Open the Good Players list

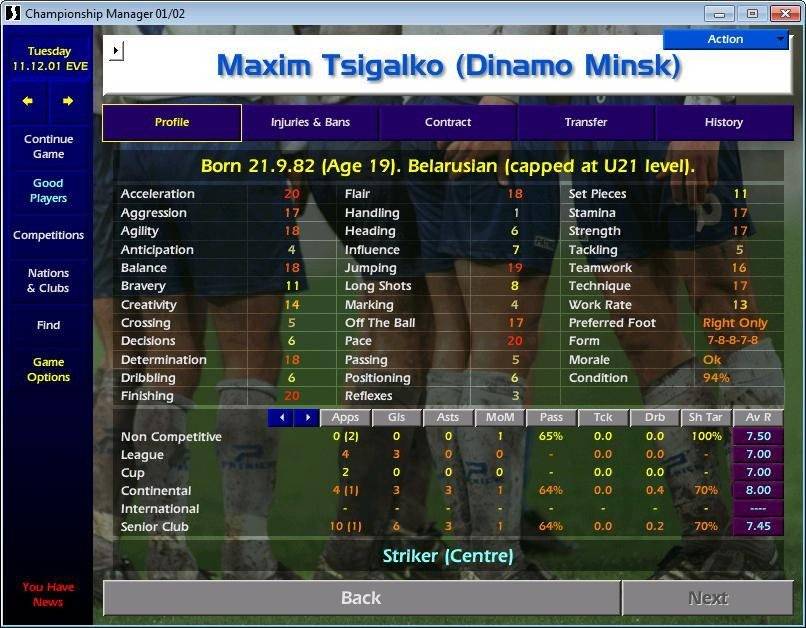48,191
